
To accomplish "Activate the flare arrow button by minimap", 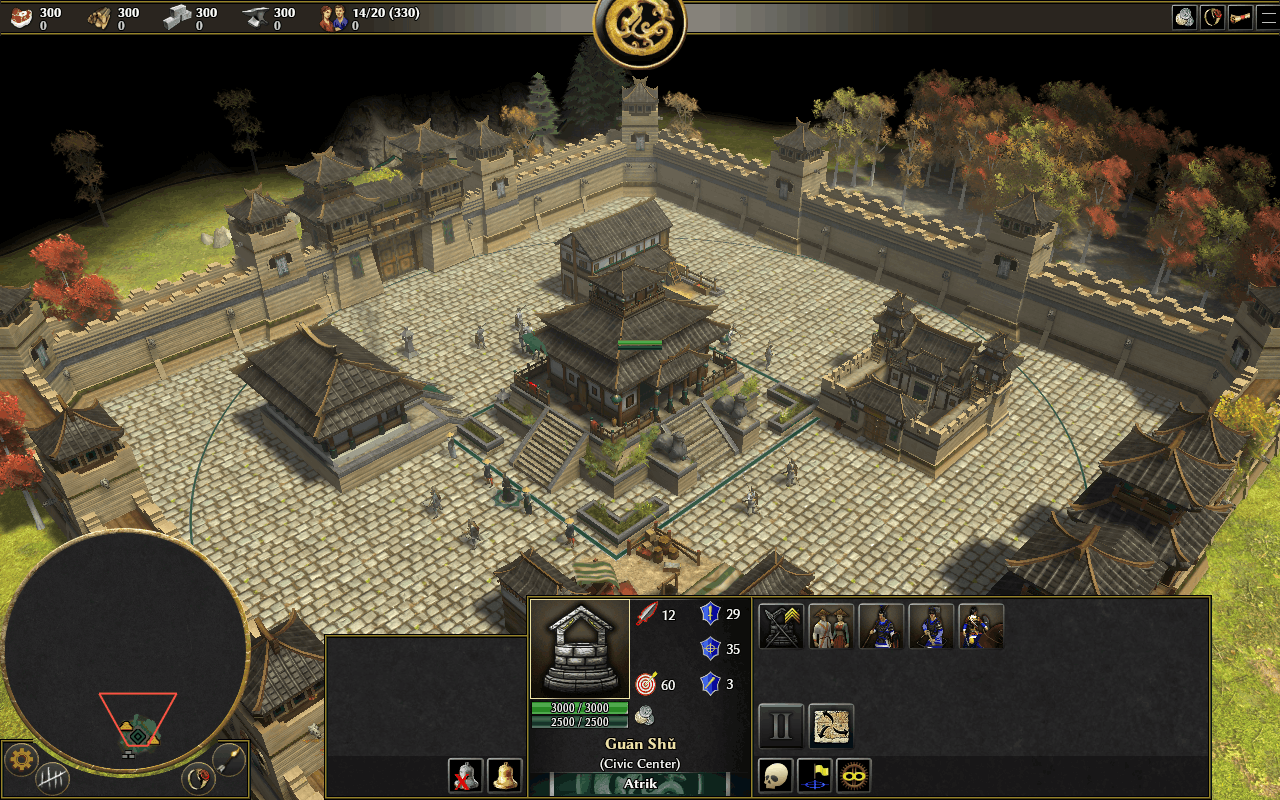I will click(230, 759).
